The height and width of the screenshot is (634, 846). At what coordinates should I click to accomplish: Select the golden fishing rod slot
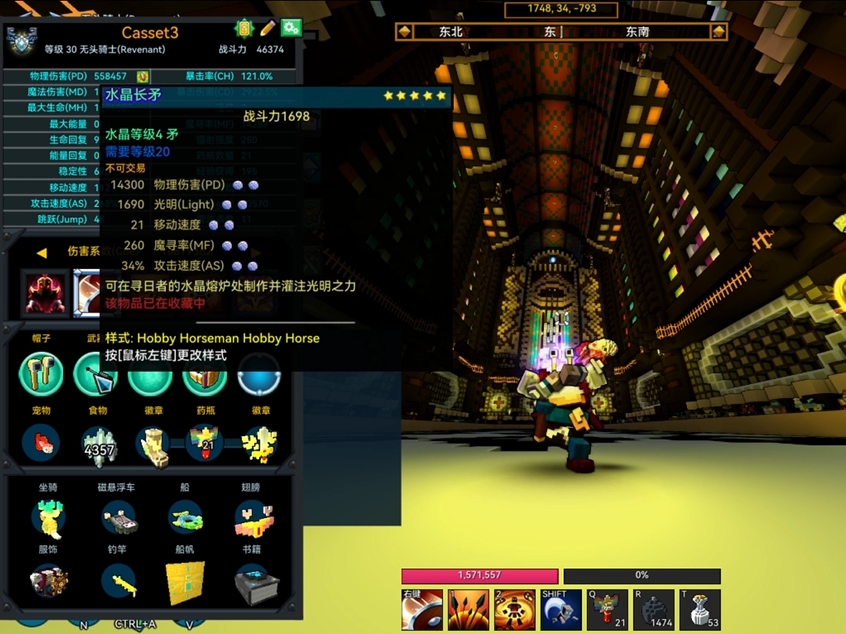118,581
